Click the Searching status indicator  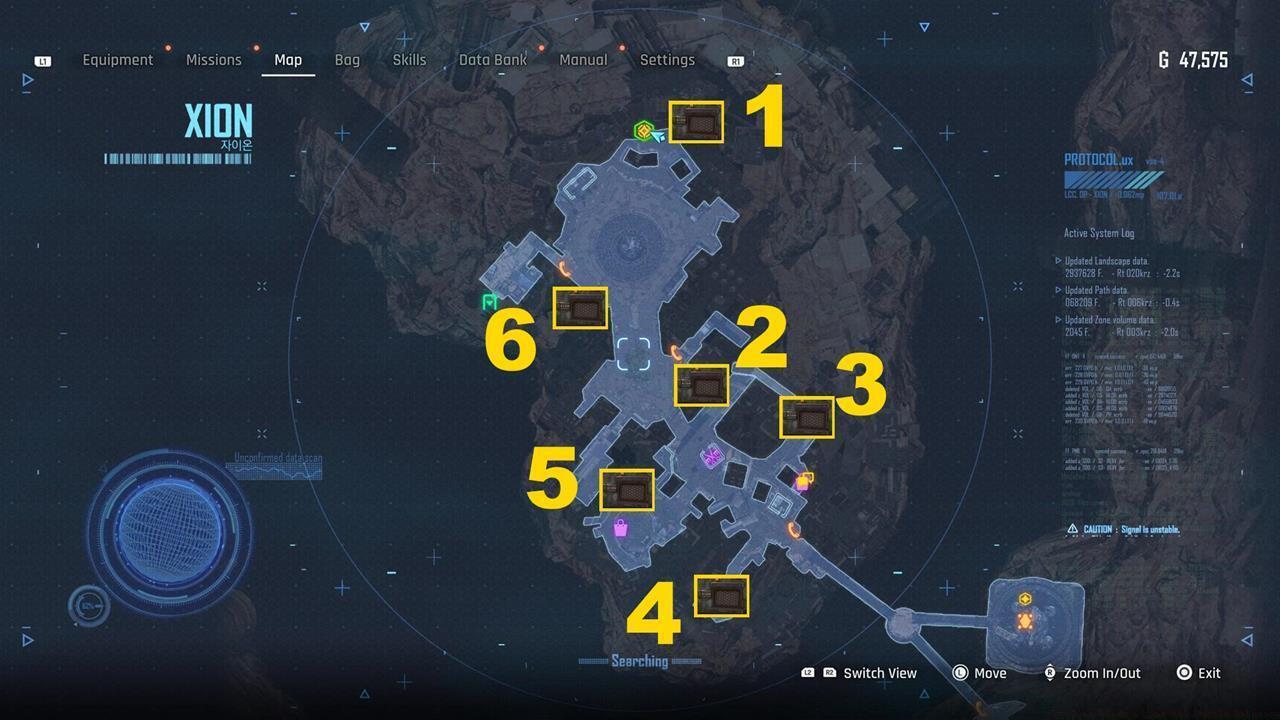[x=639, y=661]
